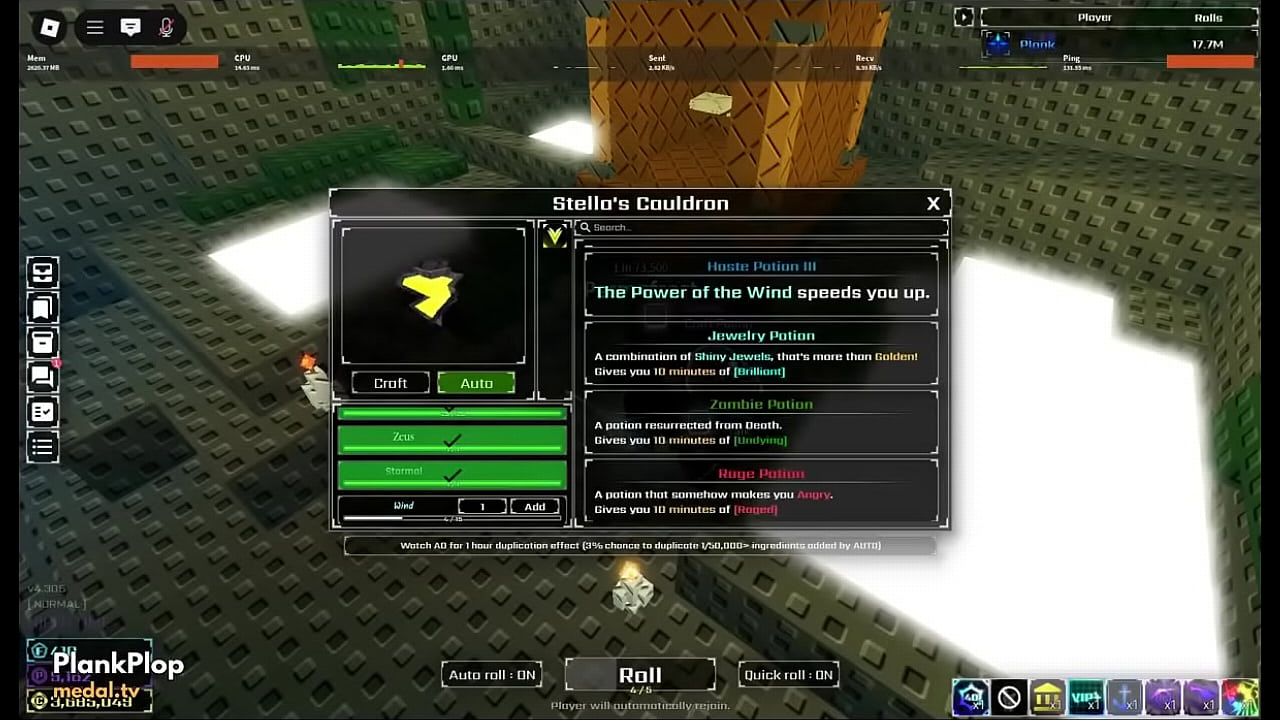Toggle the Auto crafting button
1280x720 pixels.
coord(476,383)
